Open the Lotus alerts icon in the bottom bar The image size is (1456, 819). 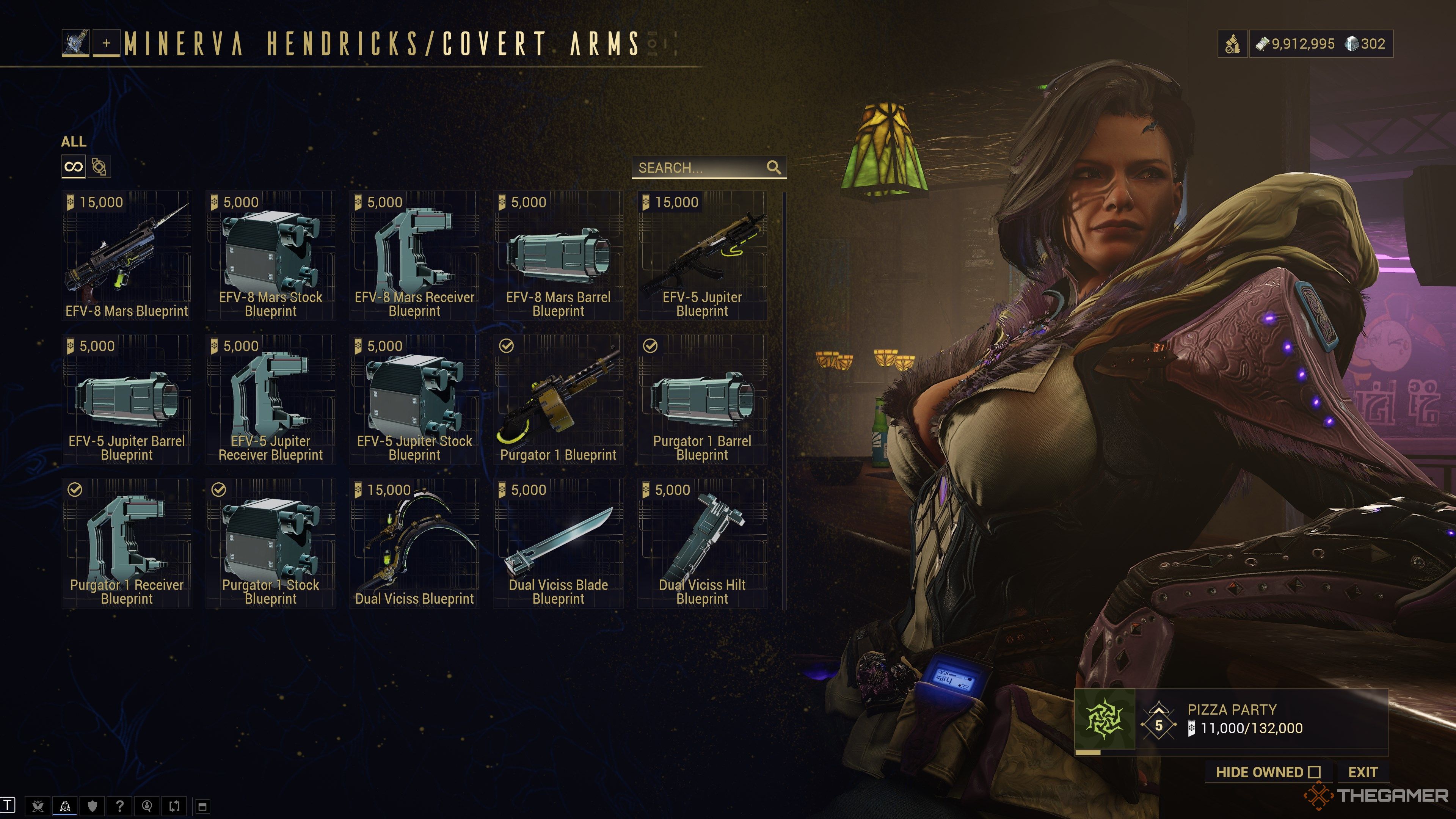point(37,806)
